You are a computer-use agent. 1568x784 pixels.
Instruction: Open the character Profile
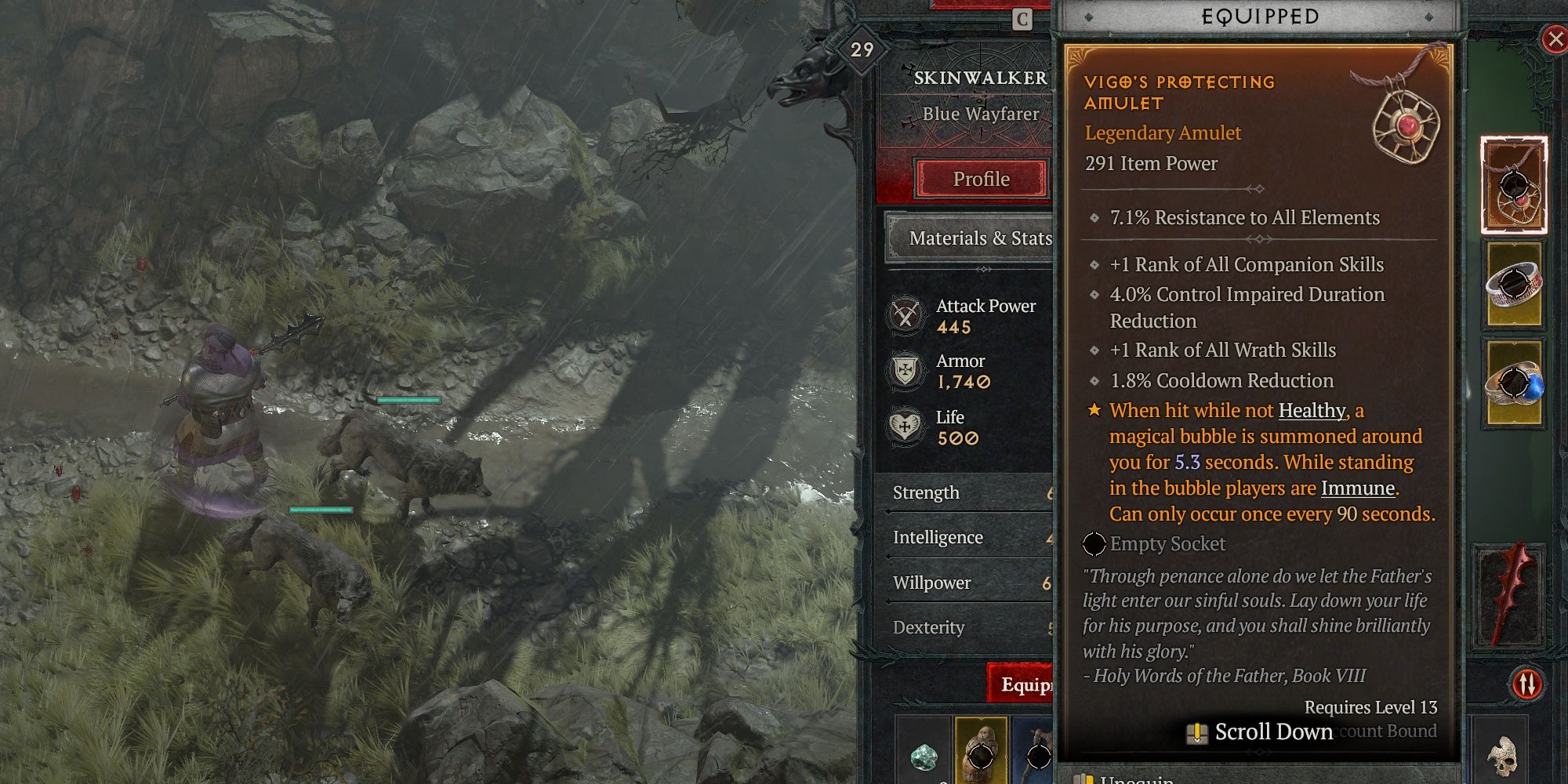point(982,179)
